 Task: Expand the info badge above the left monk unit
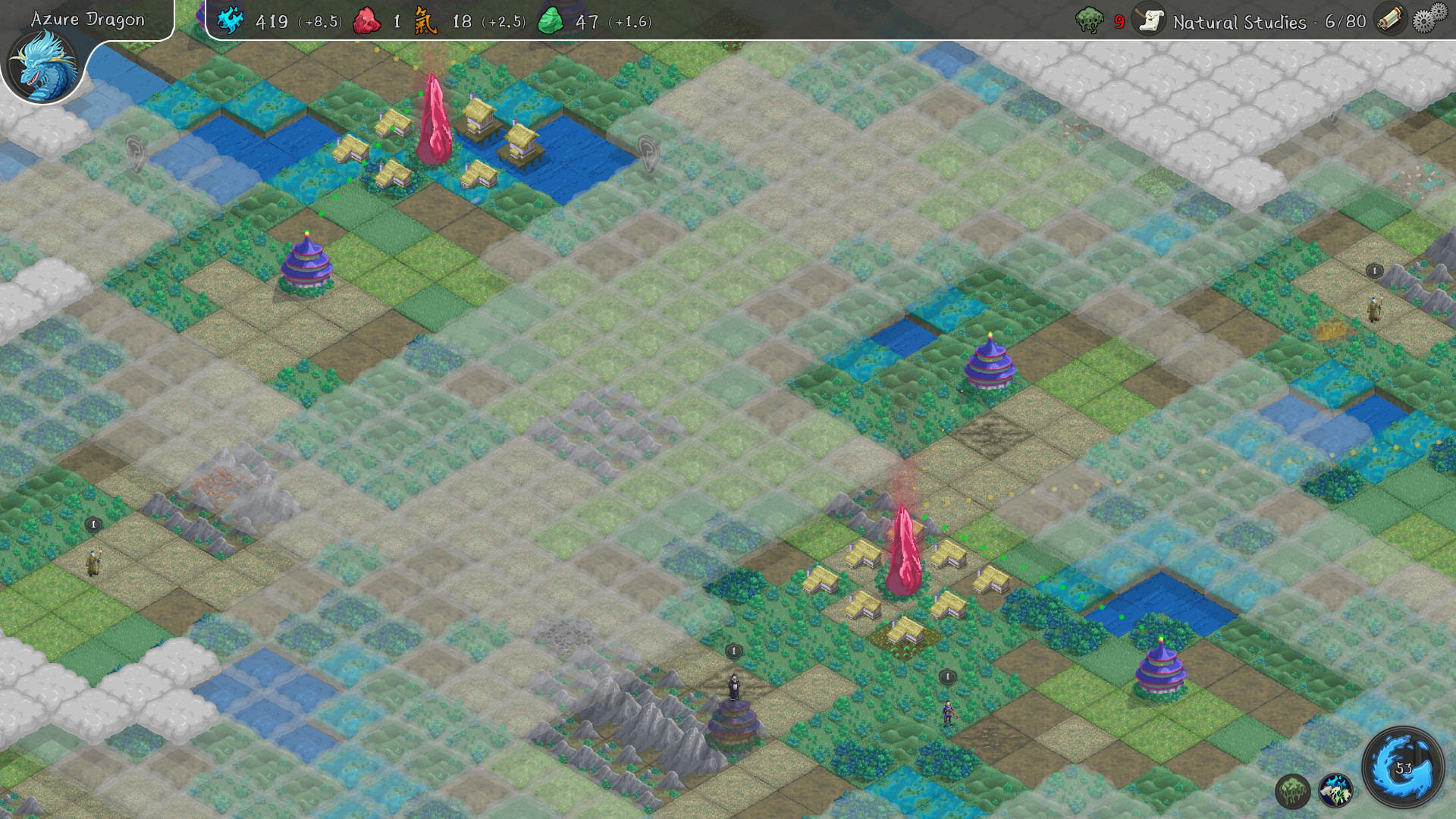point(93,522)
